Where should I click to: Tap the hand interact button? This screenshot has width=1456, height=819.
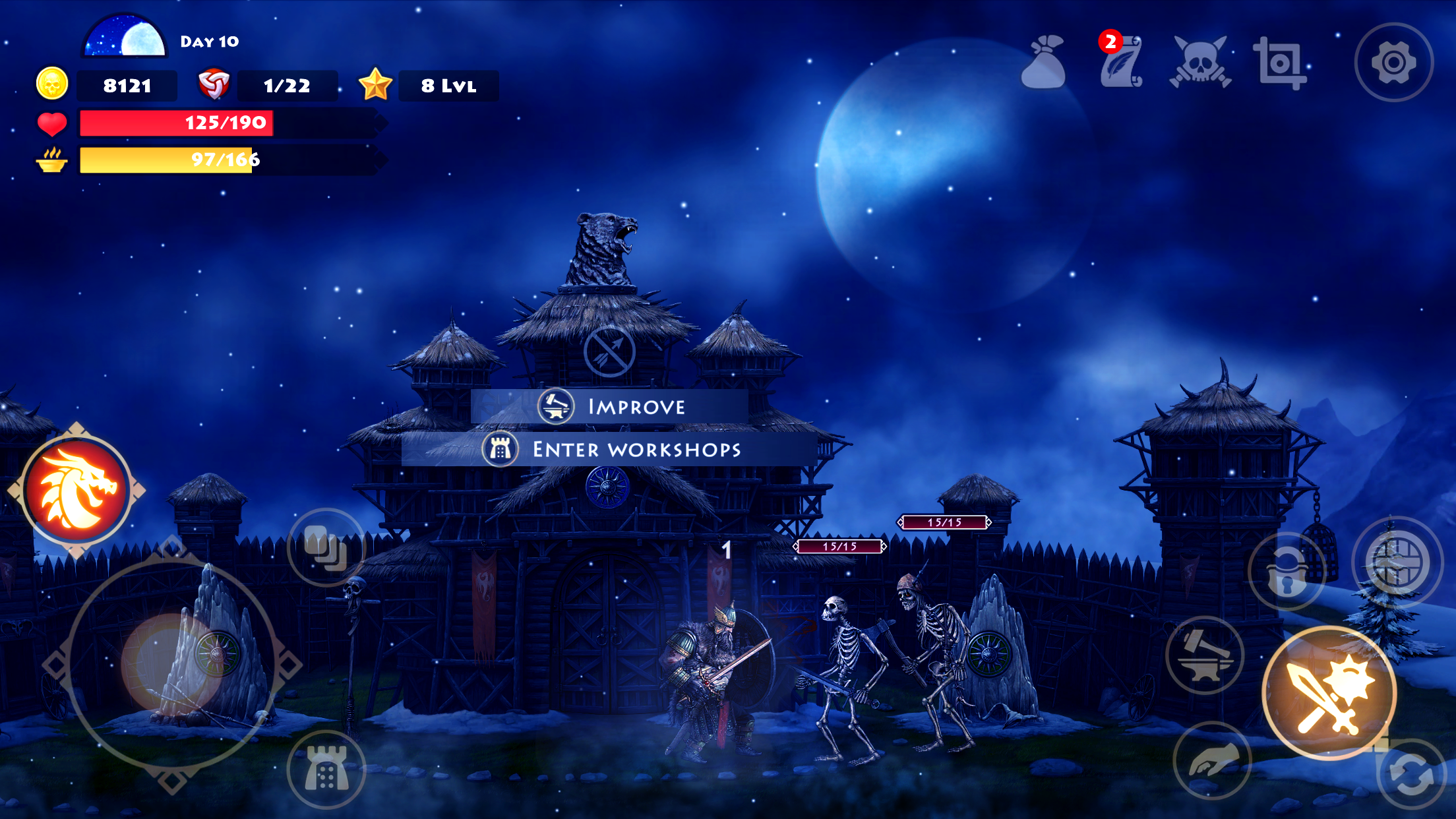1212,760
